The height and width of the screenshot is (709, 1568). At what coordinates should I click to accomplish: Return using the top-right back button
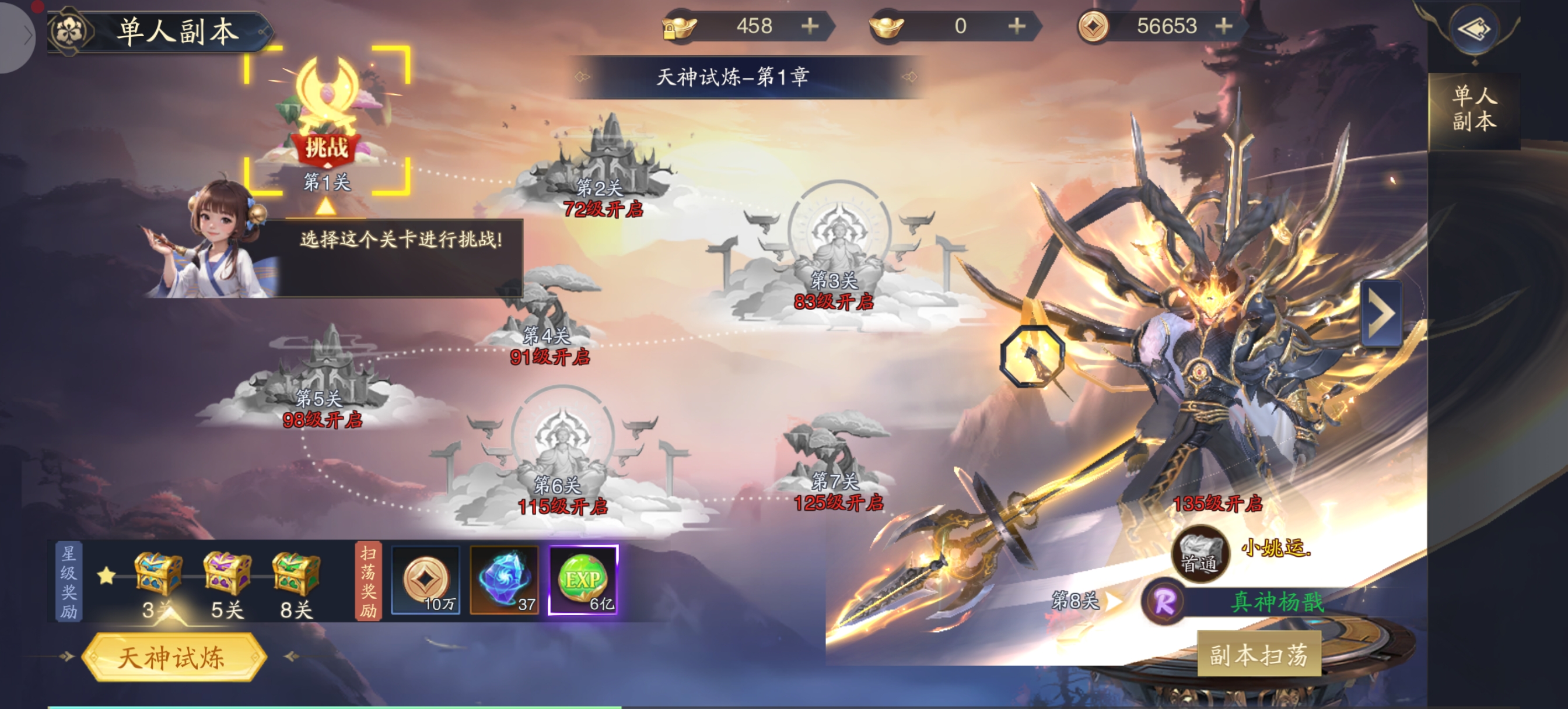[1473, 29]
